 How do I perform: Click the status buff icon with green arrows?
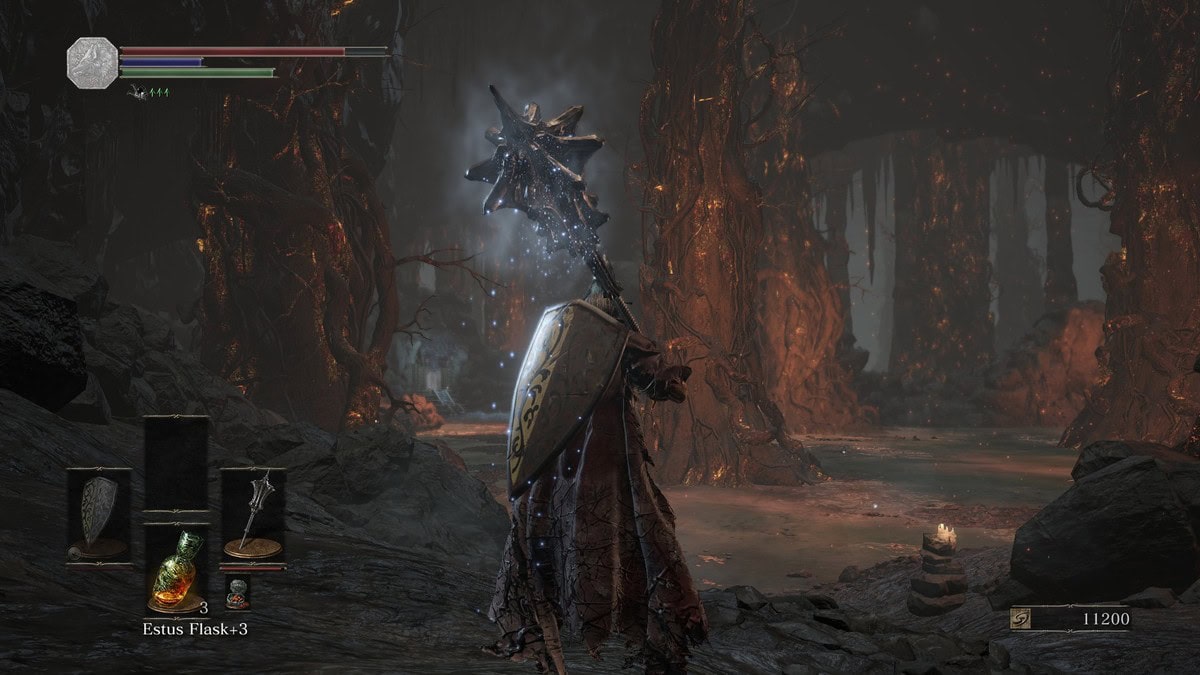tap(149, 93)
